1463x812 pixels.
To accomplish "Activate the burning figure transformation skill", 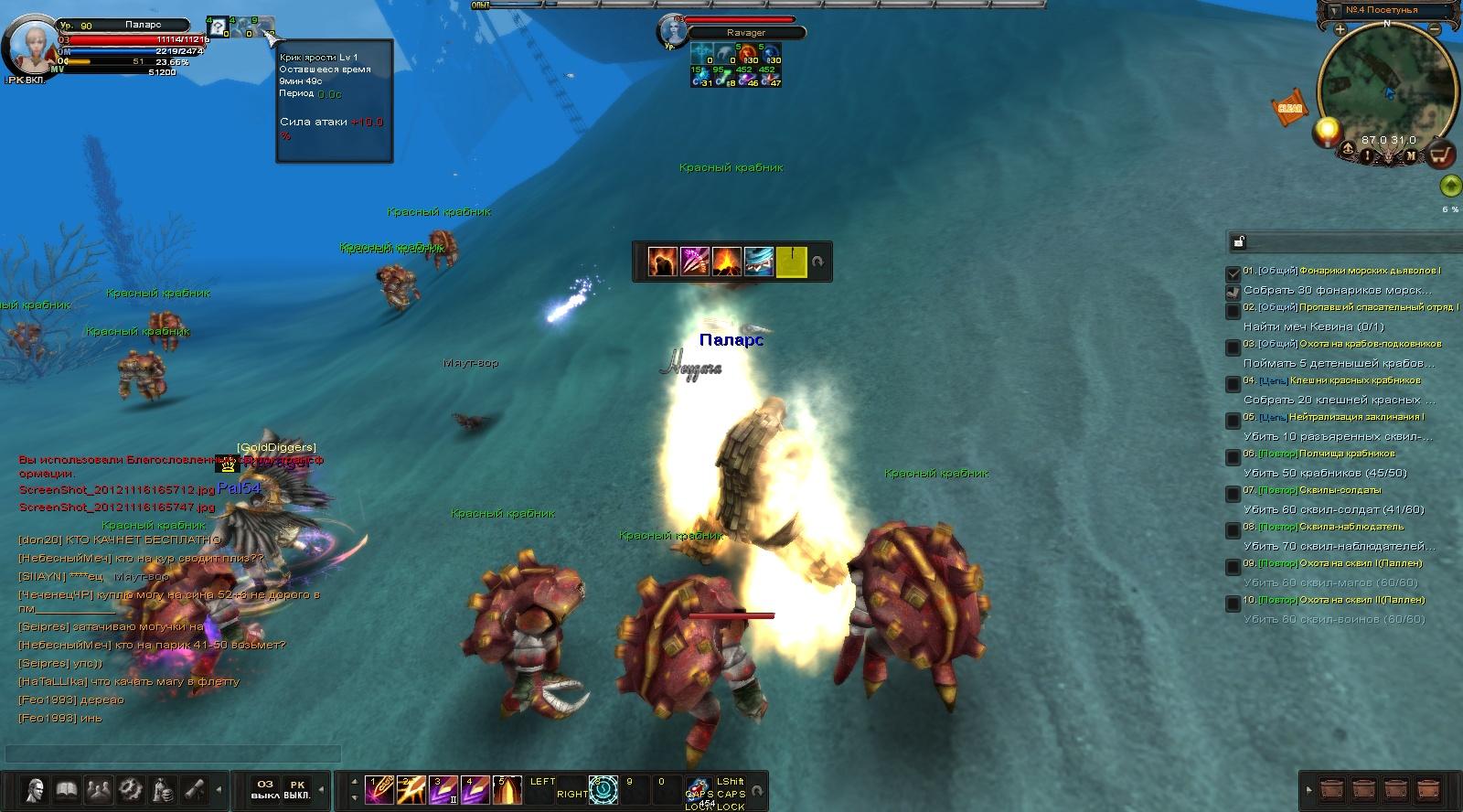I will pos(663,262).
